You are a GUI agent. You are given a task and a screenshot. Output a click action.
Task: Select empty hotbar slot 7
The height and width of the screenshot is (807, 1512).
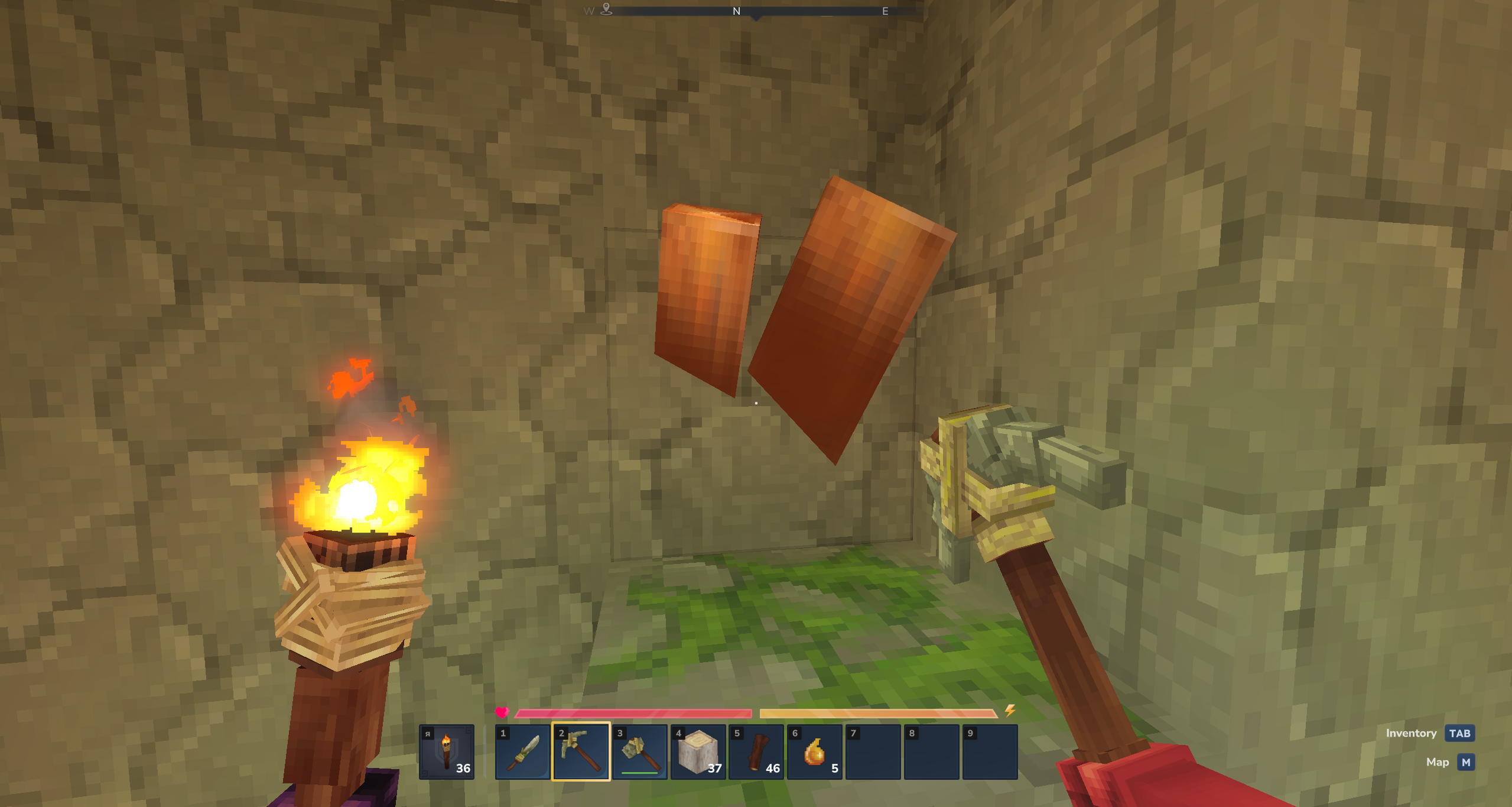click(x=873, y=751)
